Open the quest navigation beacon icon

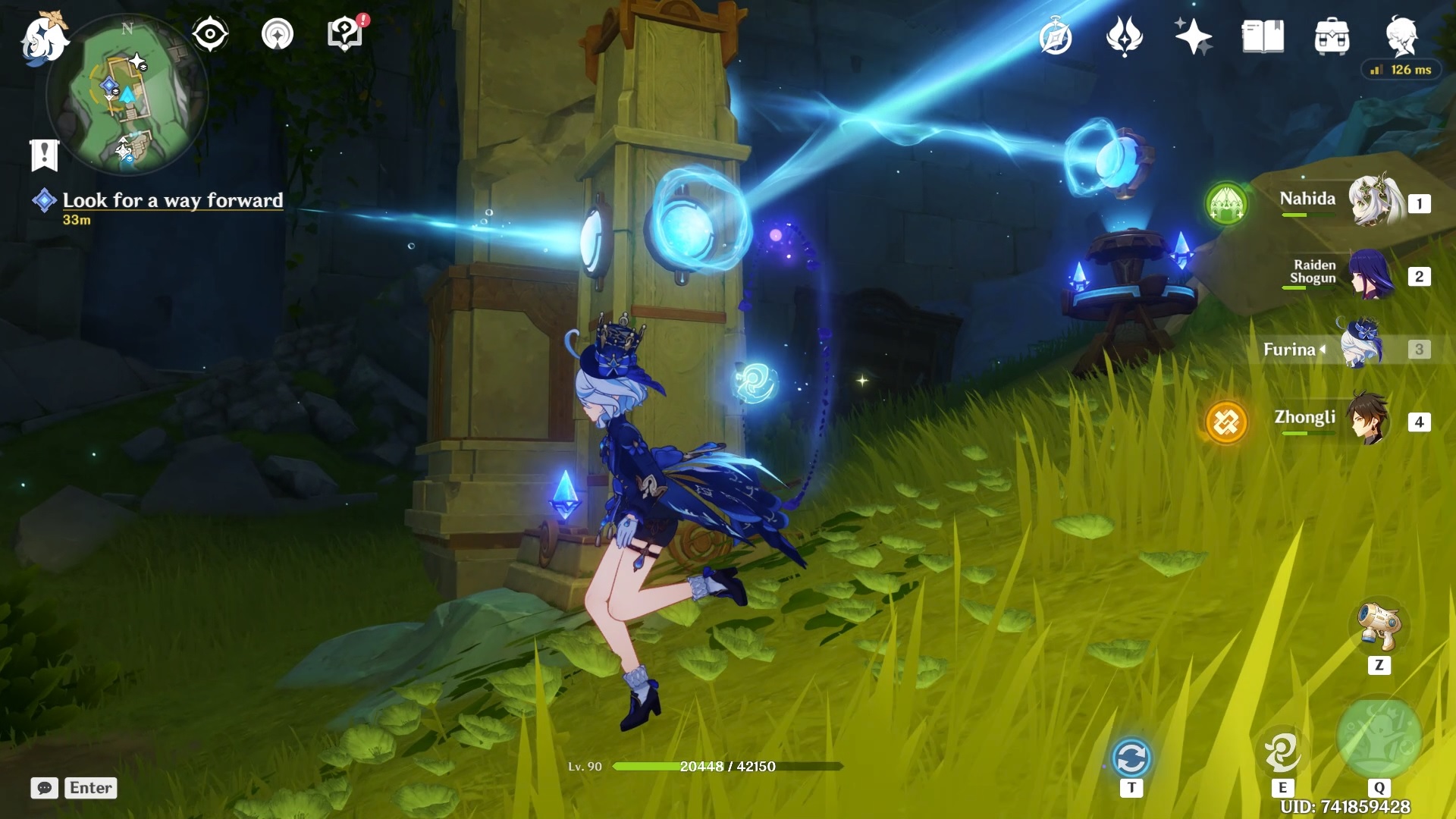click(x=278, y=34)
